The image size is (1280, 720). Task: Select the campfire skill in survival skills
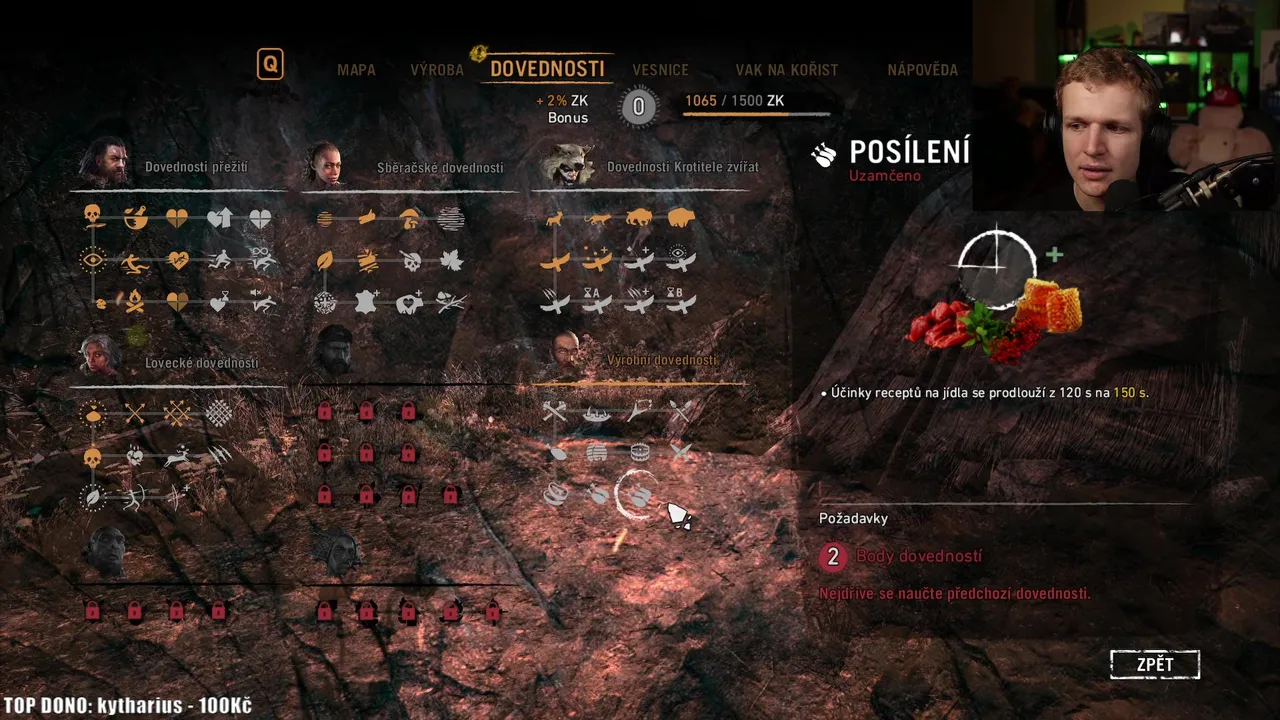135,301
